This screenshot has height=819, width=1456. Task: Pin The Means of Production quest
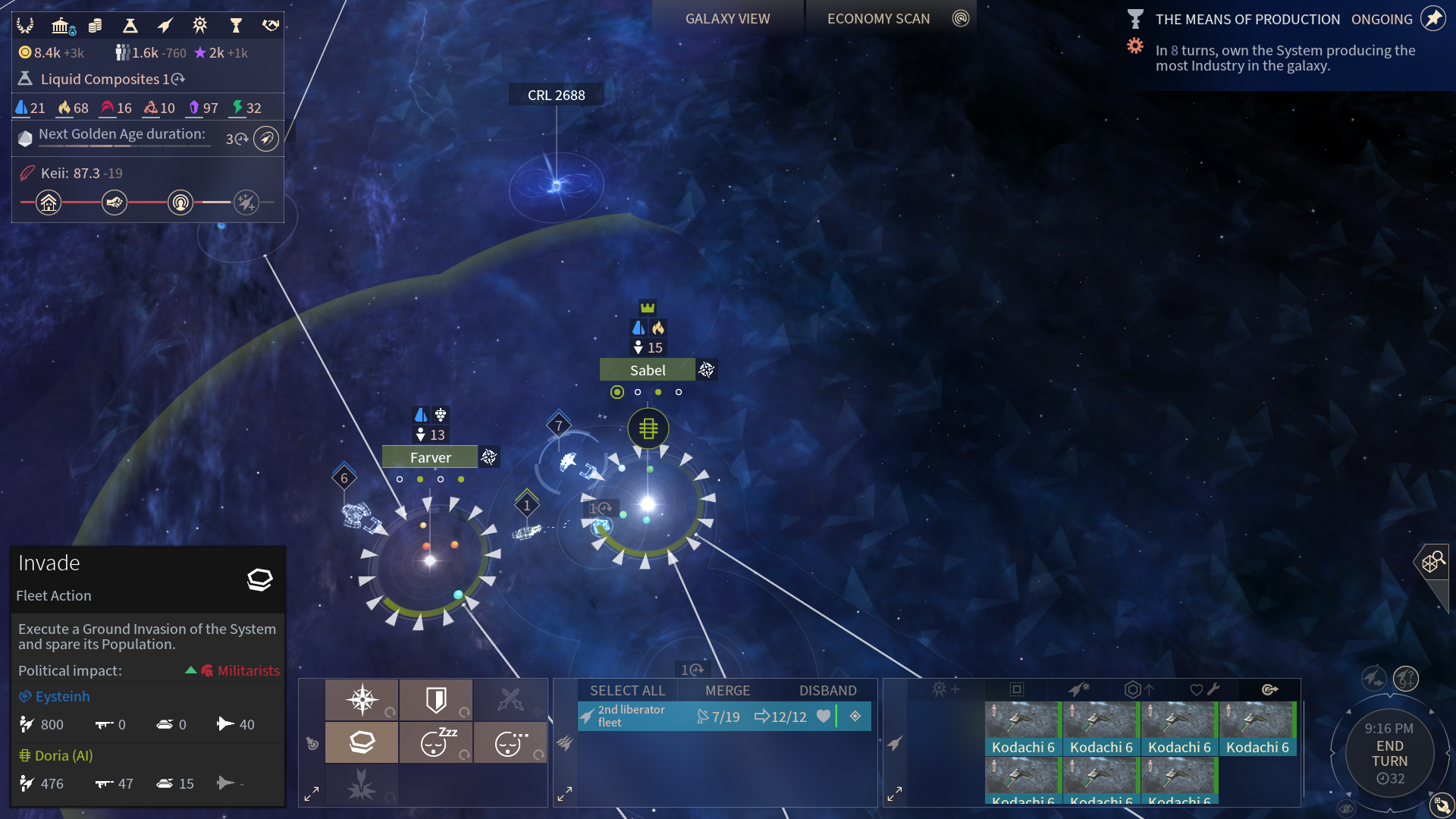tap(1432, 18)
